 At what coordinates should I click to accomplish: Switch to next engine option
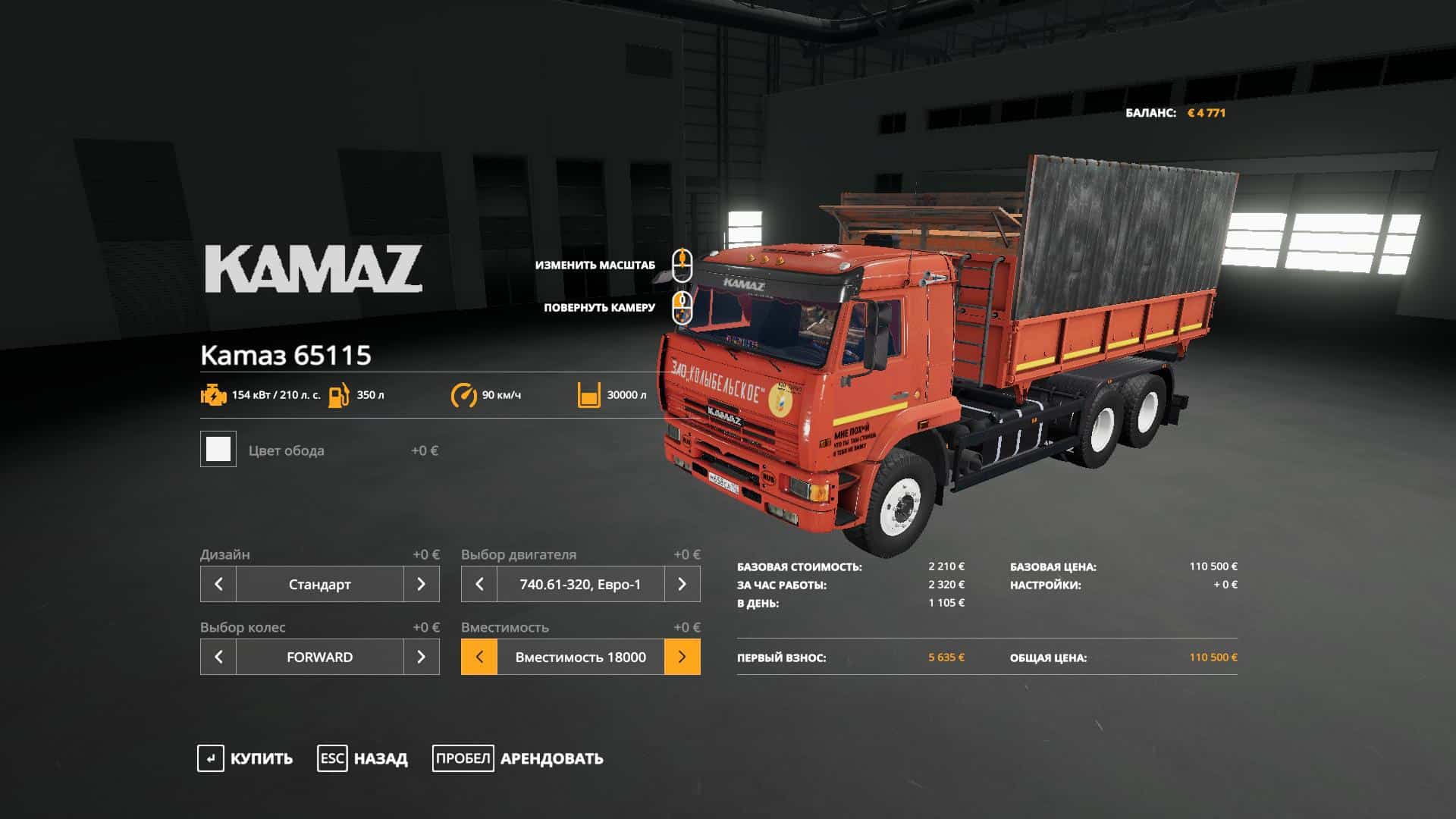point(682,584)
